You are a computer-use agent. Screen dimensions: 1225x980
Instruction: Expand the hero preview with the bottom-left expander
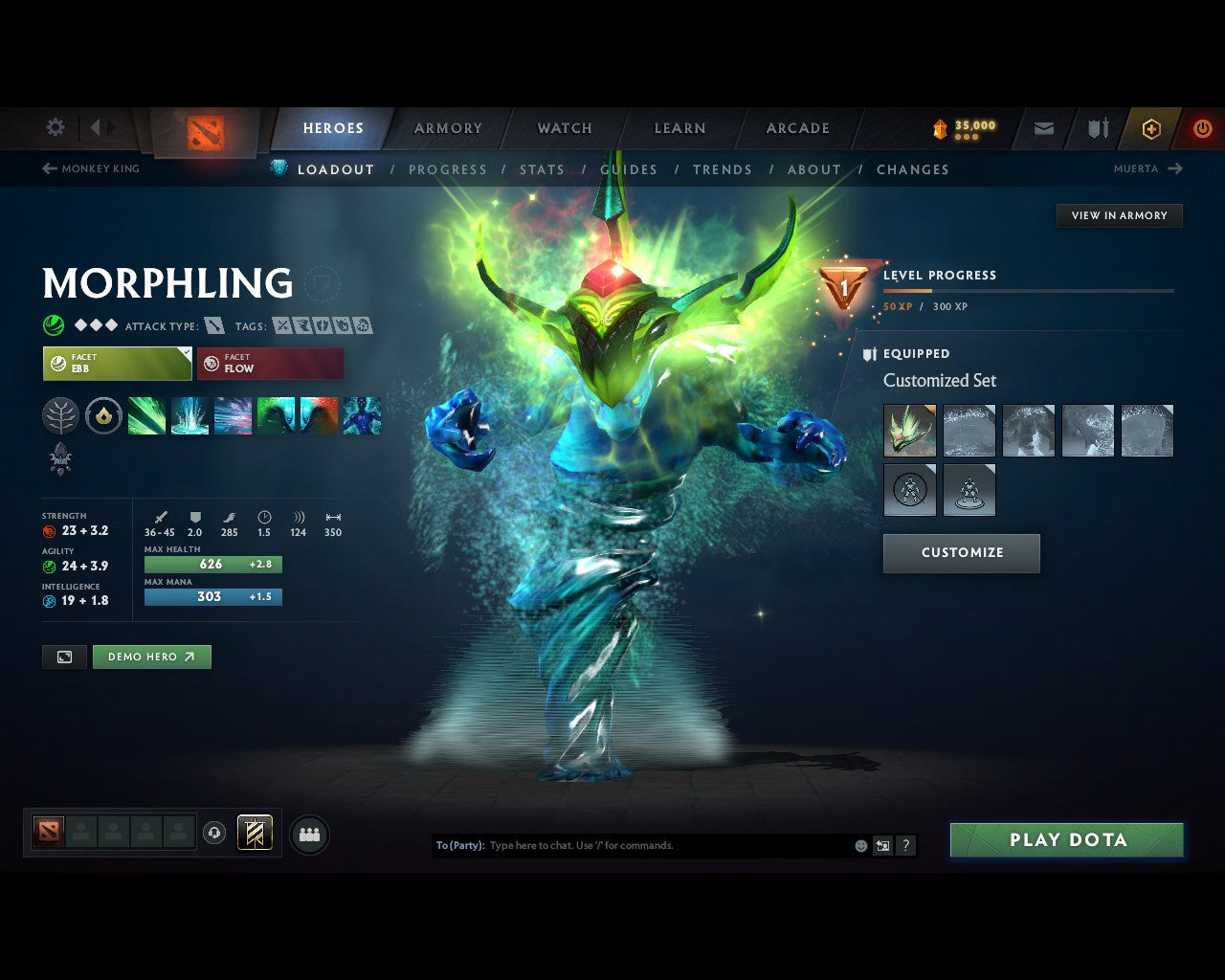pyautogui.click(x=63, y=657)
